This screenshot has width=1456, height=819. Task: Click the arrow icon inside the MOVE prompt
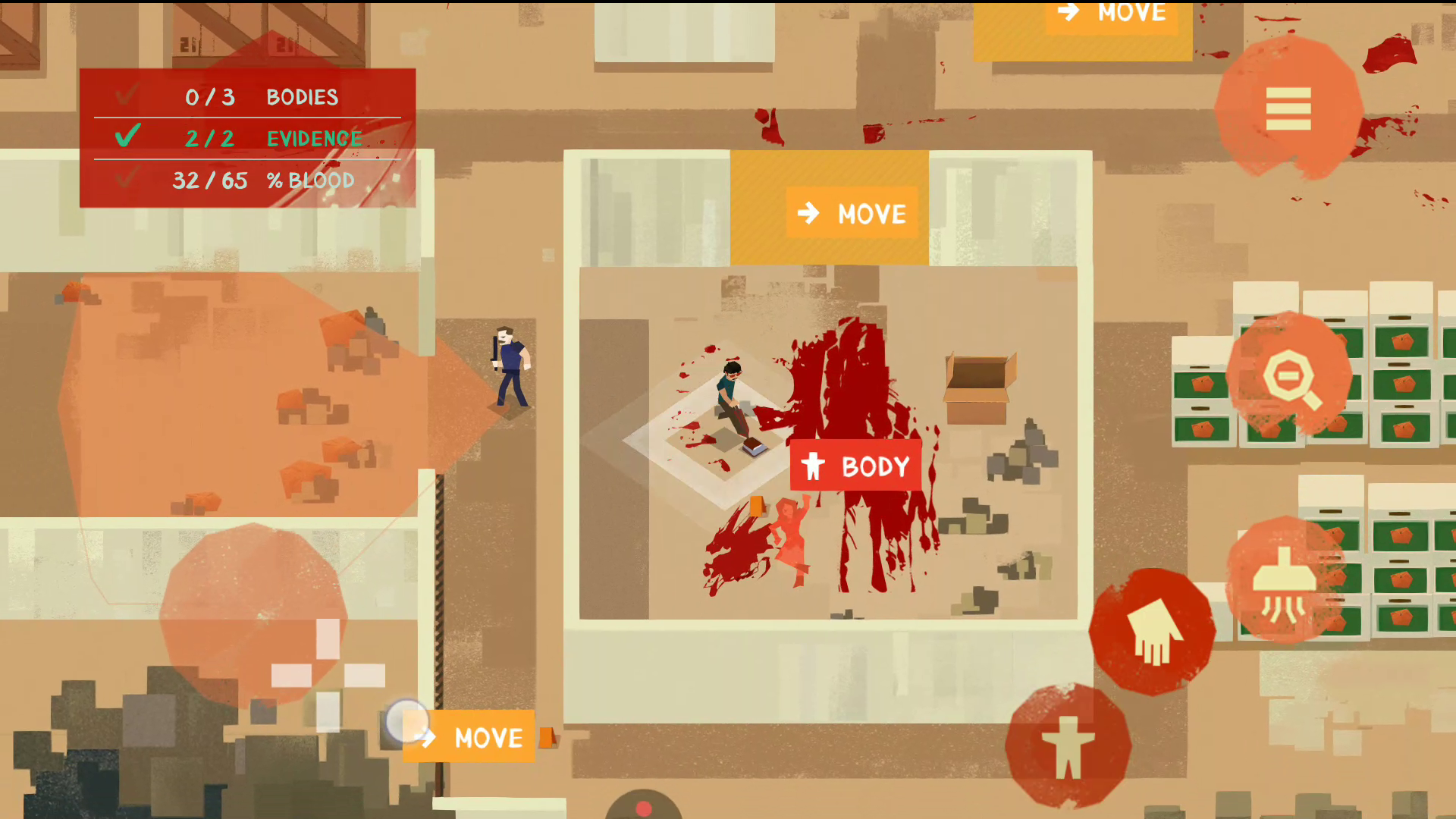click(x=809, y=213)
